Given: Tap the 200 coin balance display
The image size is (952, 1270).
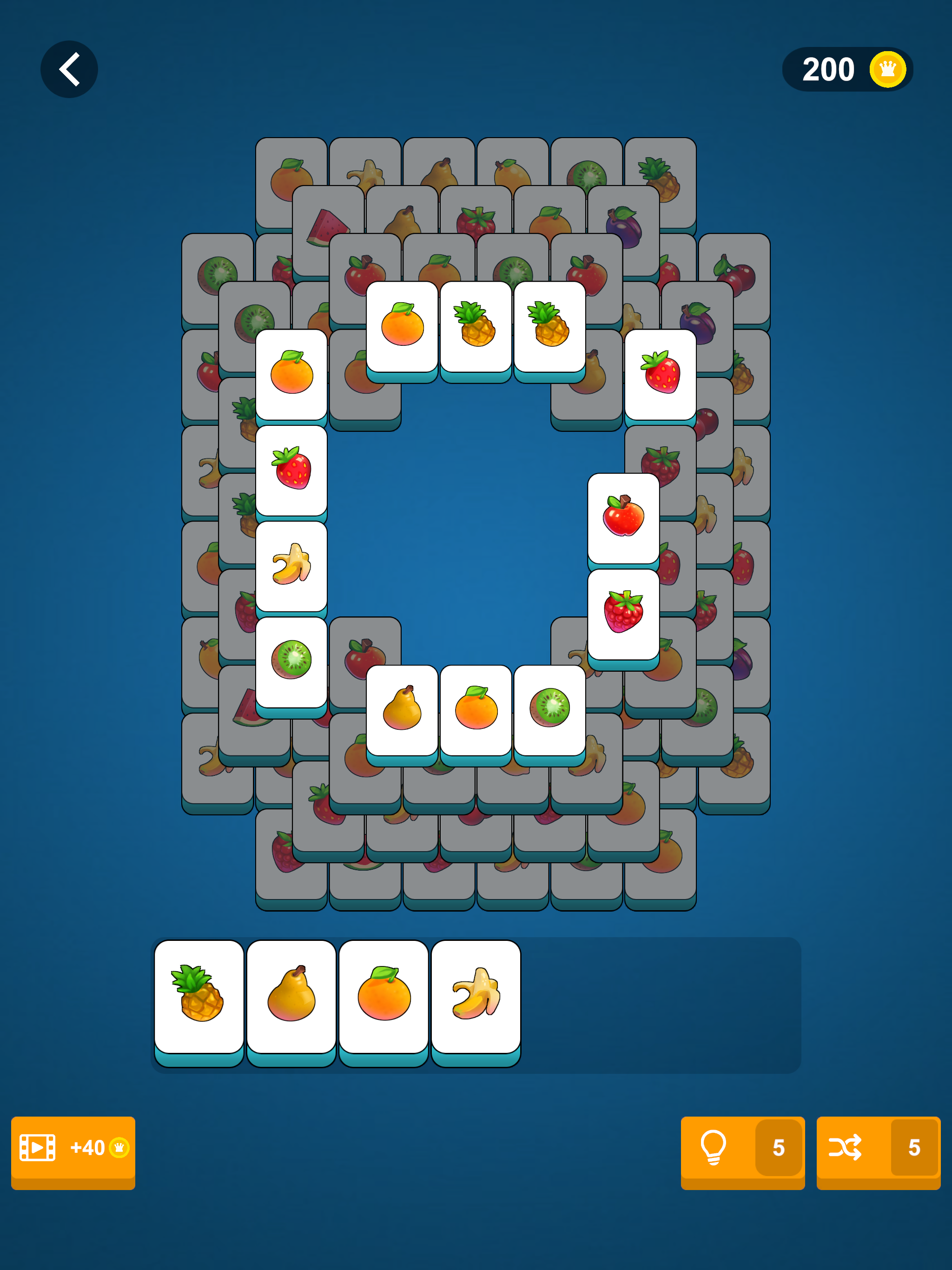Looking at the screenshot, I should tap(828, 69).
